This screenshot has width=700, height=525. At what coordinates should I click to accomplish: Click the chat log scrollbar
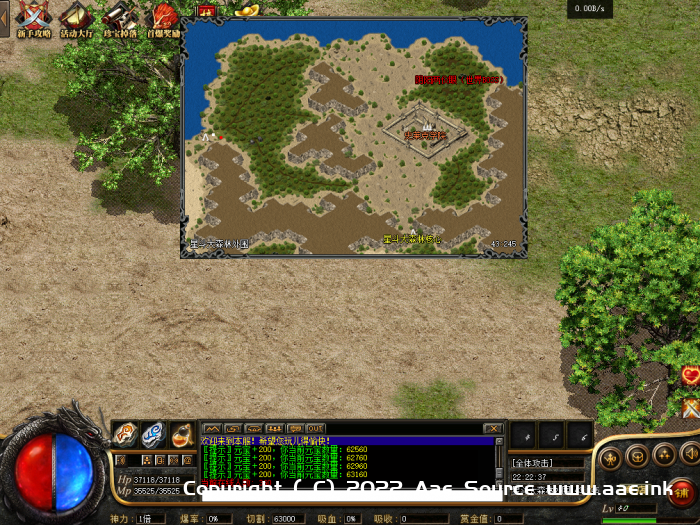(x=499, y=460)
